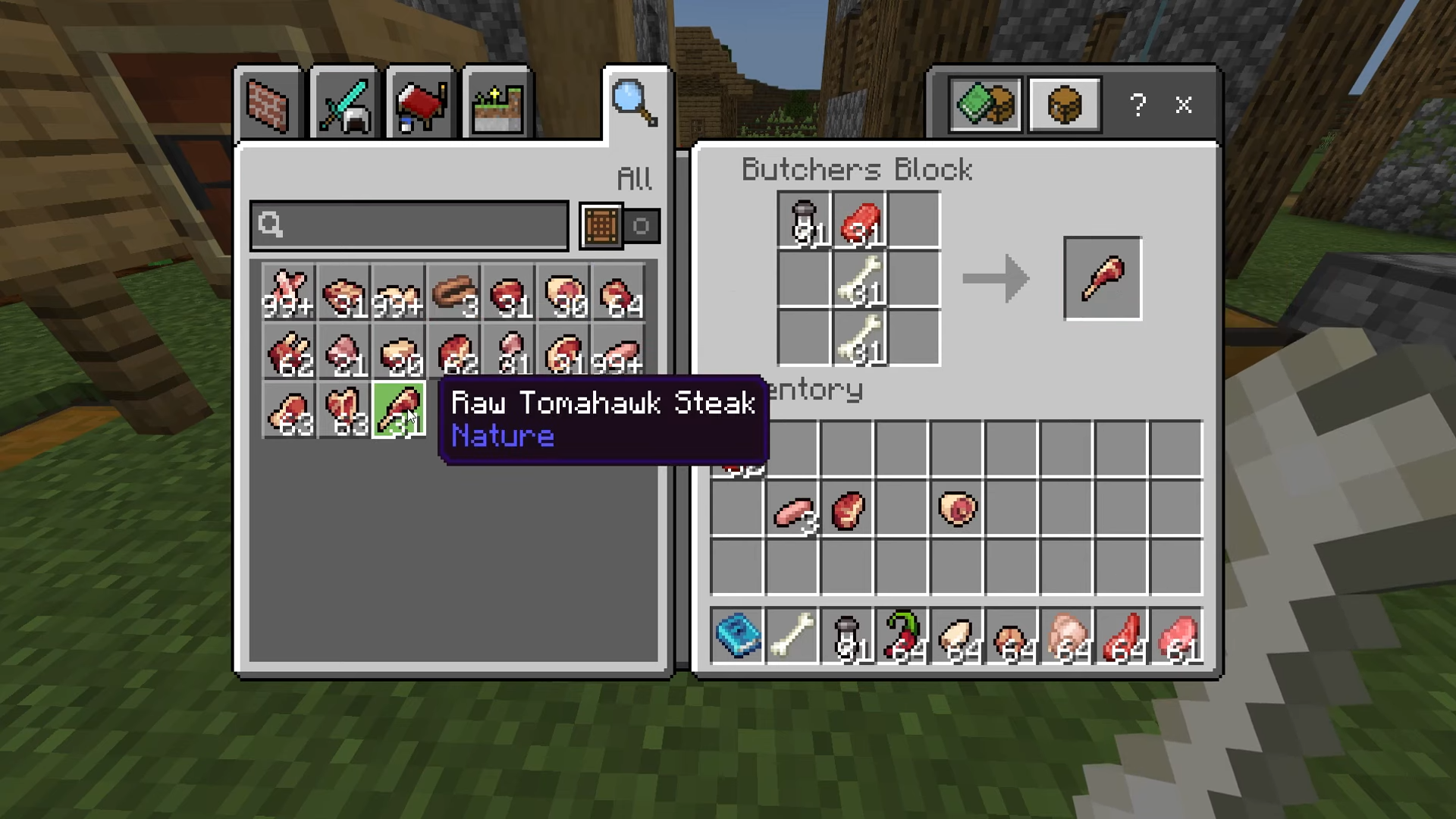
Task: Toggle the crafting table filter button
Action: tap(601, 225)
